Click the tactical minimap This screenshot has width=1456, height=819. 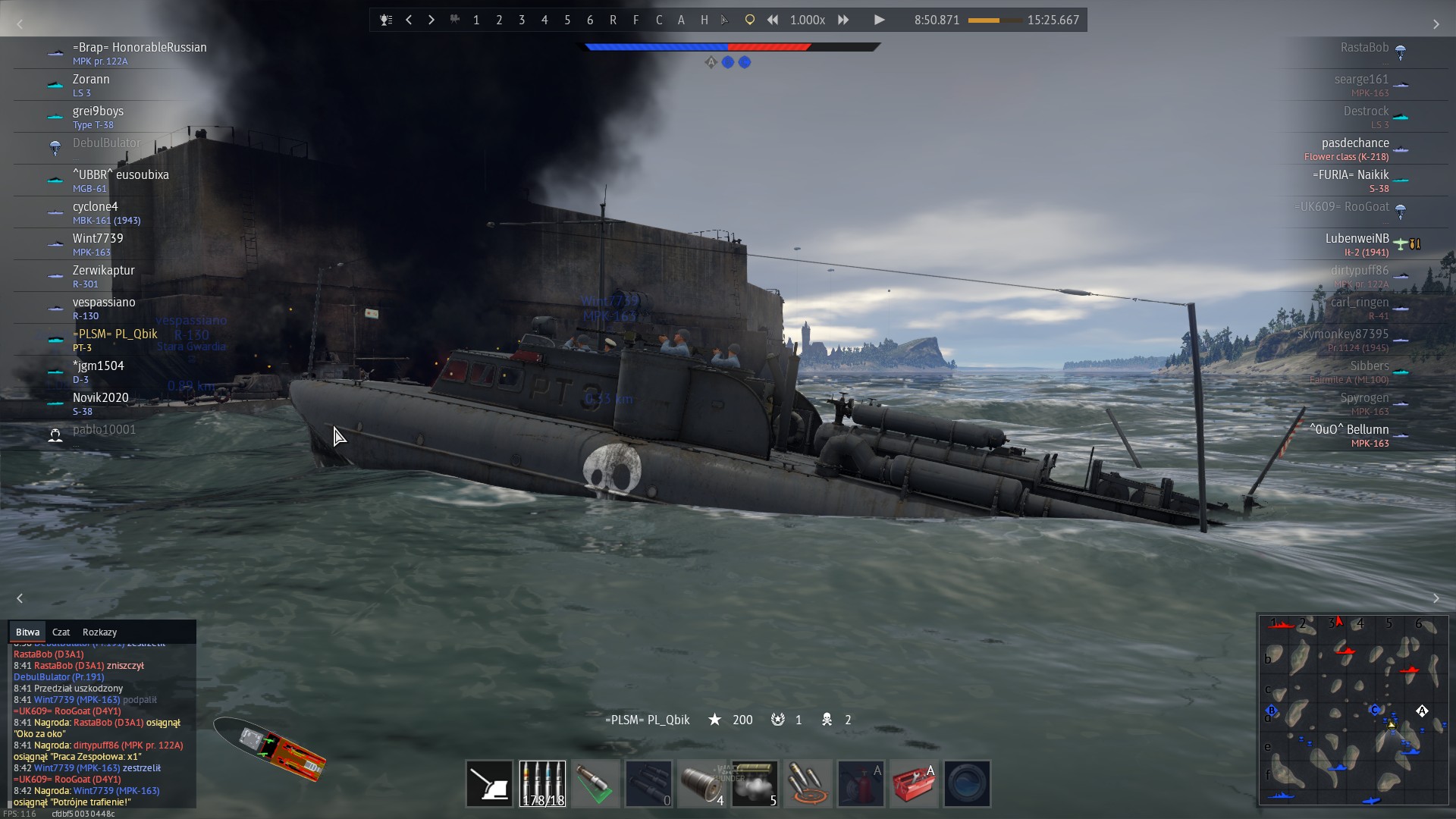point(1353,709)
